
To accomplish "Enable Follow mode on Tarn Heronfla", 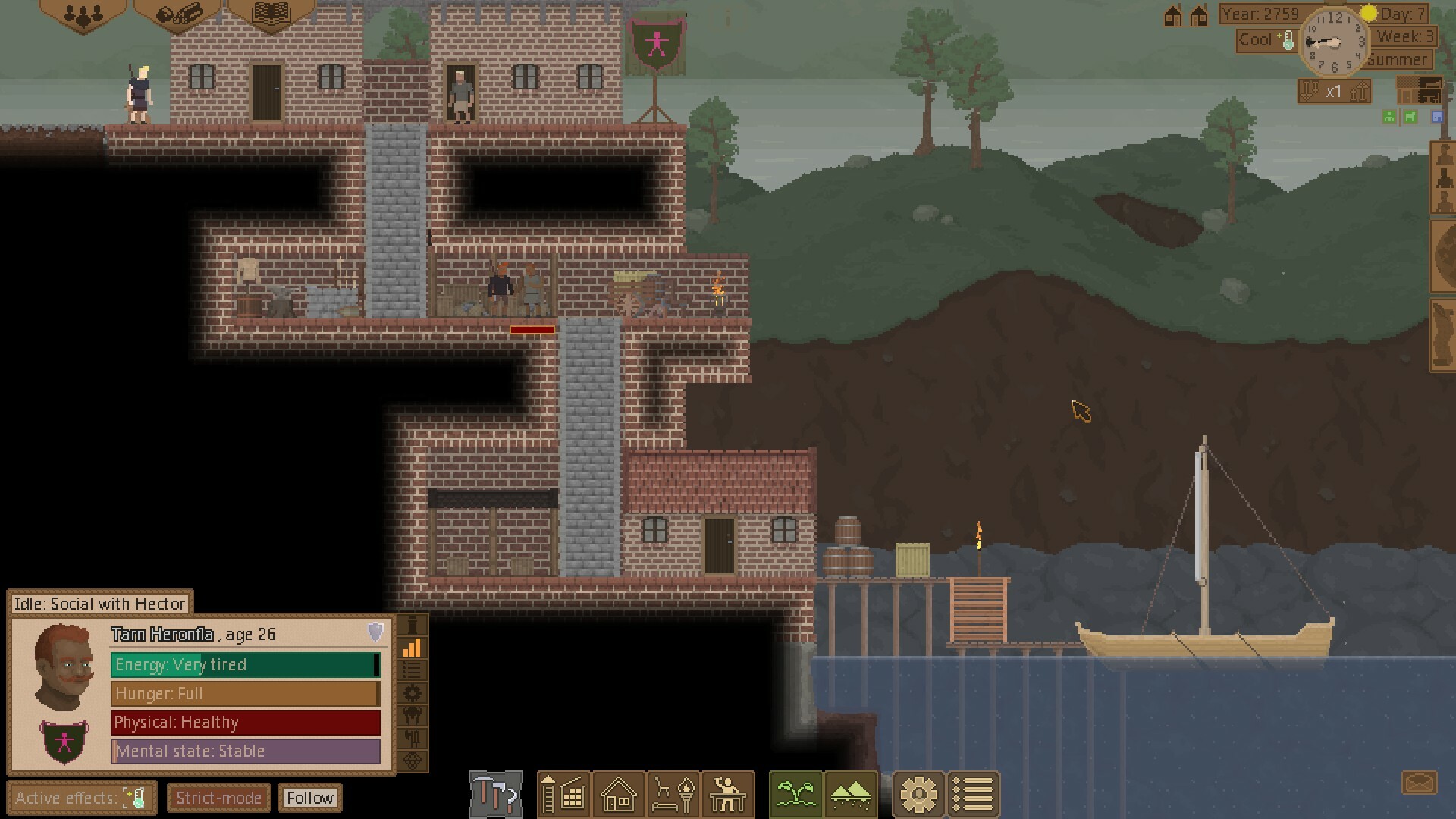I will click(x=310, y=798).
